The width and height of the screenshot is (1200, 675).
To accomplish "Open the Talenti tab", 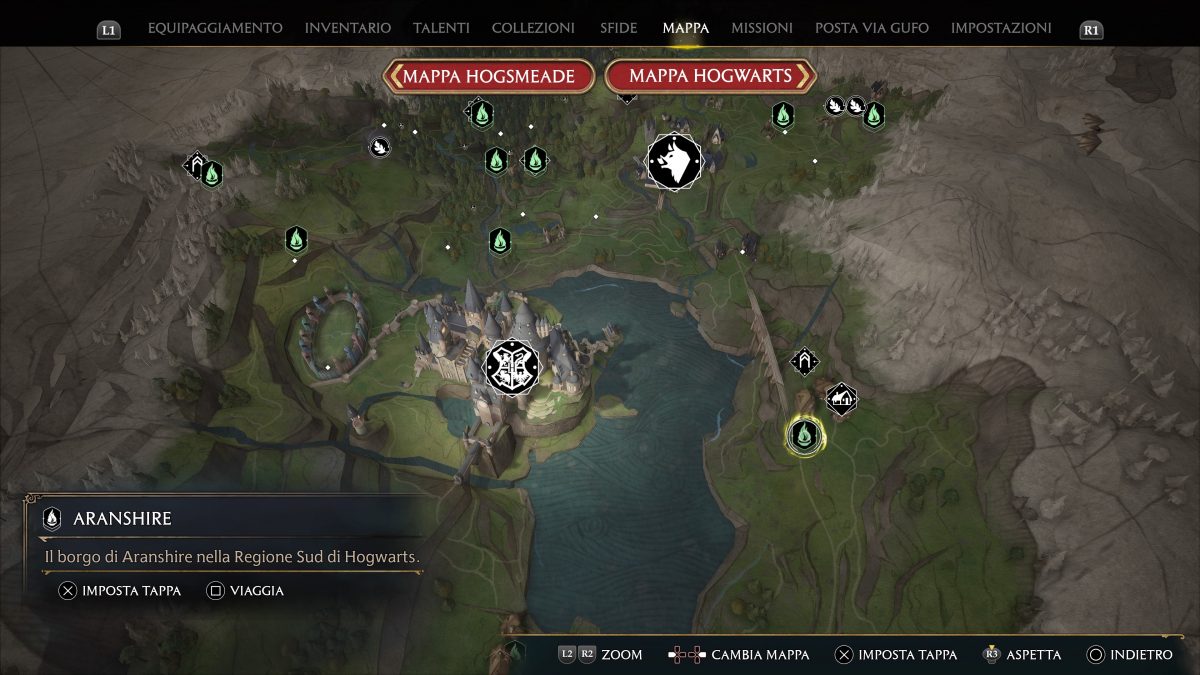I will (441, 28).
